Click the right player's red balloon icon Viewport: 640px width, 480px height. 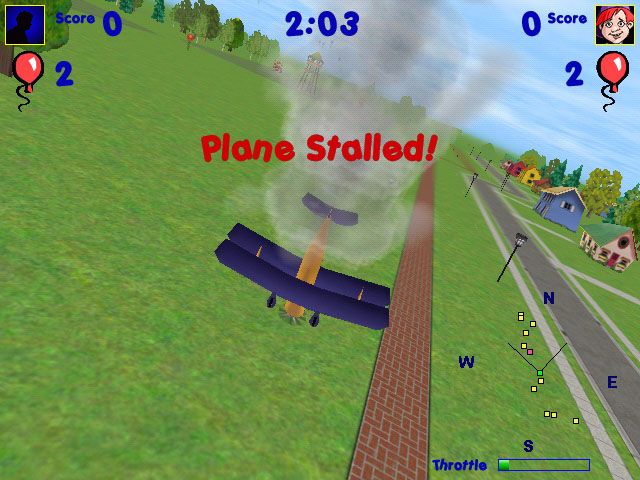[x=611, y=73]
